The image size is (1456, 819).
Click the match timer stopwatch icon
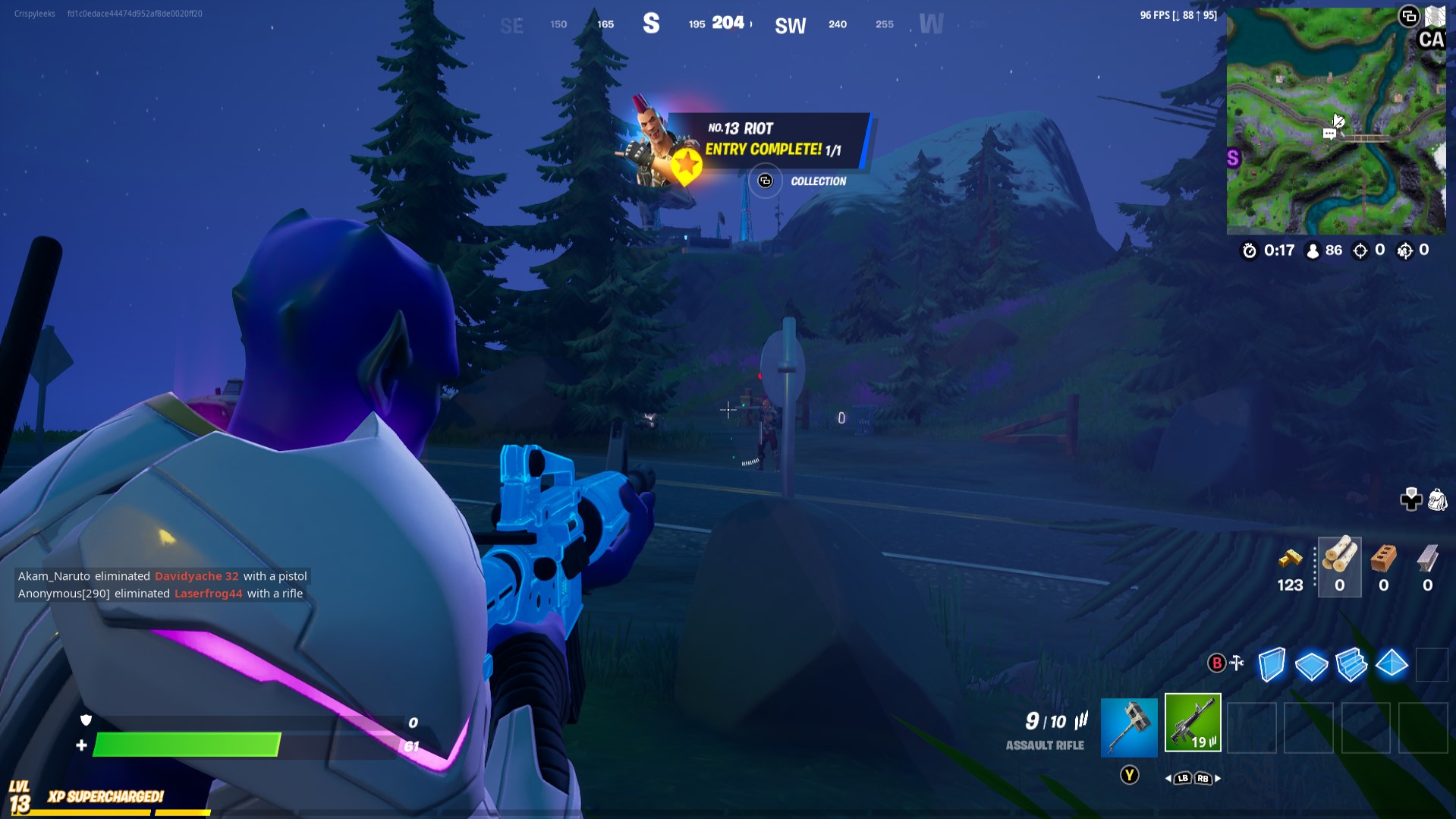coord(1250,250)
